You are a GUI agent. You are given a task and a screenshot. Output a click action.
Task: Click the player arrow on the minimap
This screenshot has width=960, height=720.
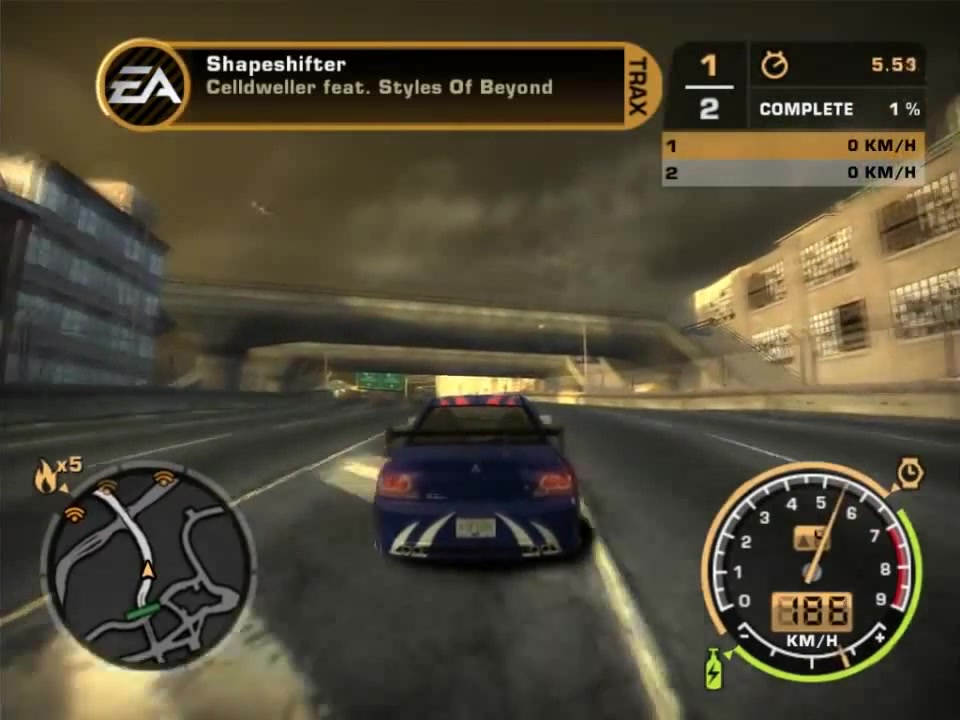click(148, 570)
